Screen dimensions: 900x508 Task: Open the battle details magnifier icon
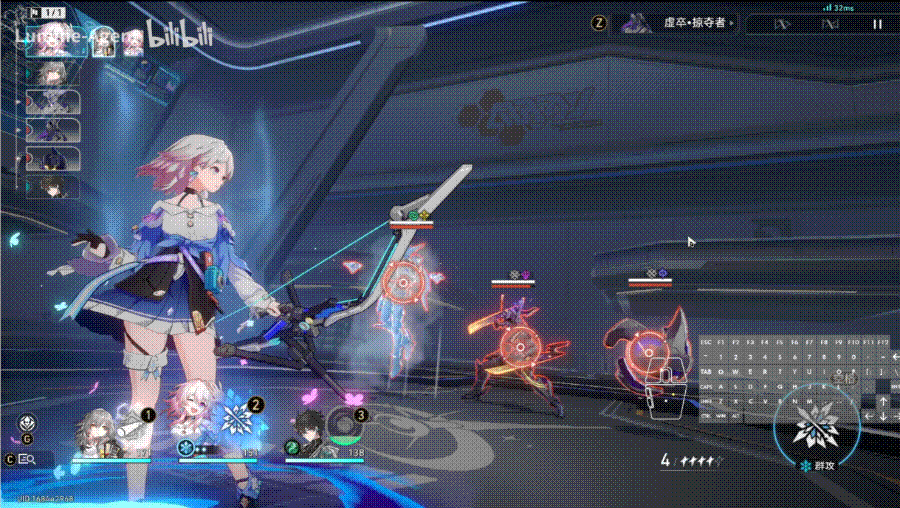click(x=27, y=459)
